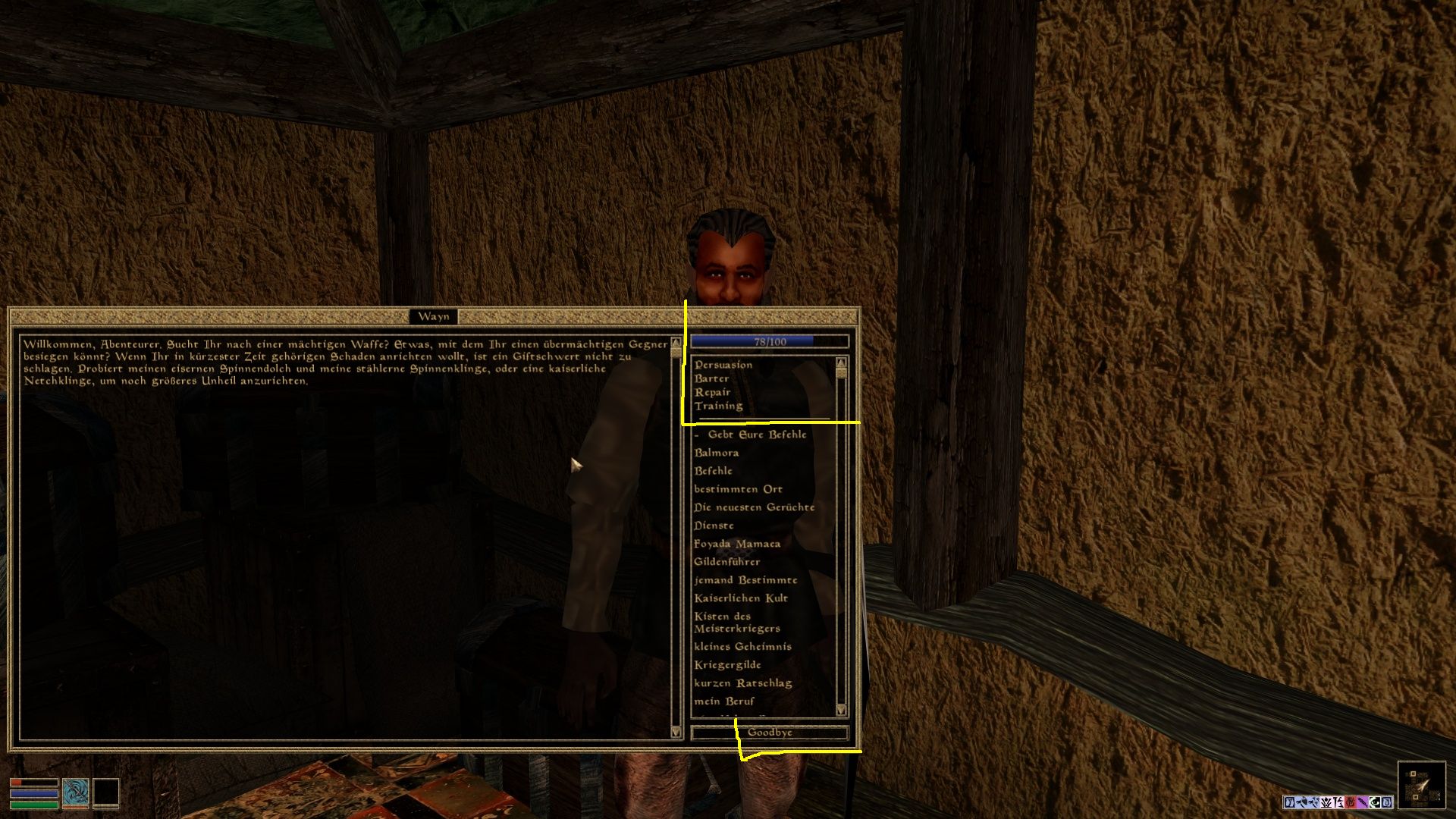Click the red hand-shaped active effect icon
The image size is (1456, 819).
click(1349, 802)
